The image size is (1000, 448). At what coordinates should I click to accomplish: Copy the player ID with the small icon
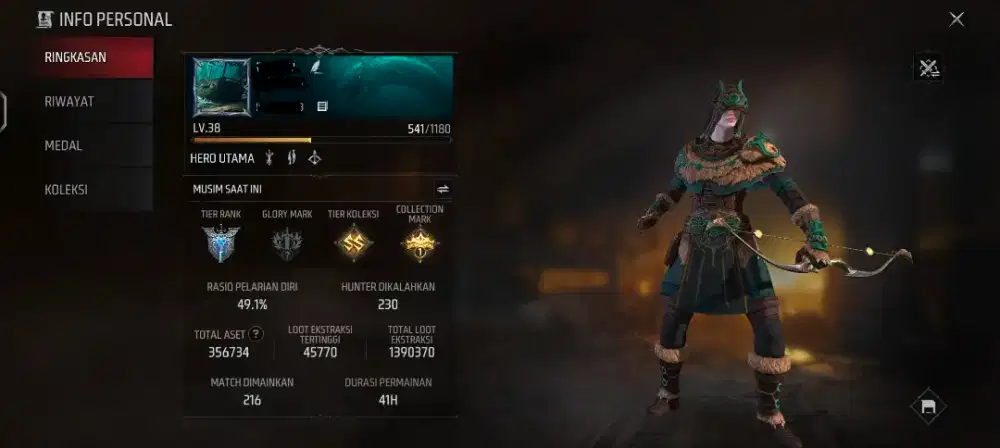point(322,105)
